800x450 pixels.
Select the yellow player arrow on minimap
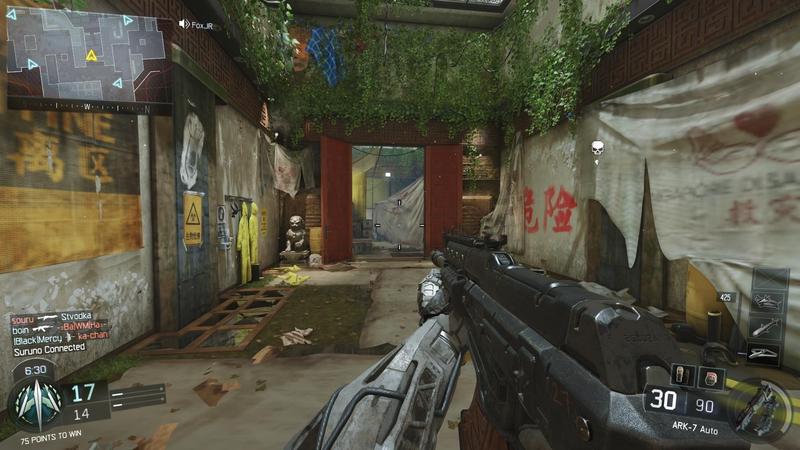92,55
